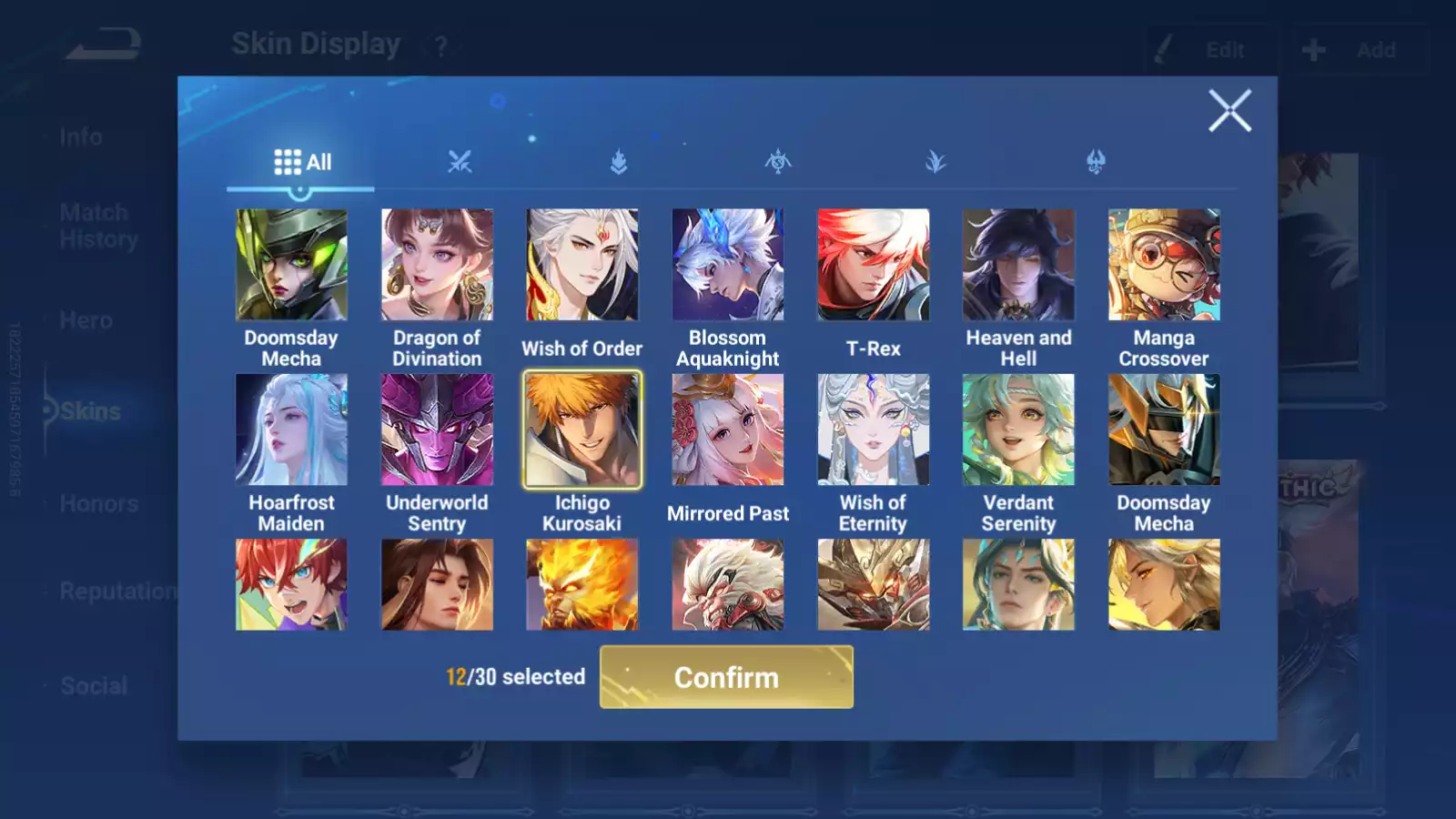Open the demon-claw Assassin filter icon
This screenshot has width=1456, height=819.
[1097, 162]
